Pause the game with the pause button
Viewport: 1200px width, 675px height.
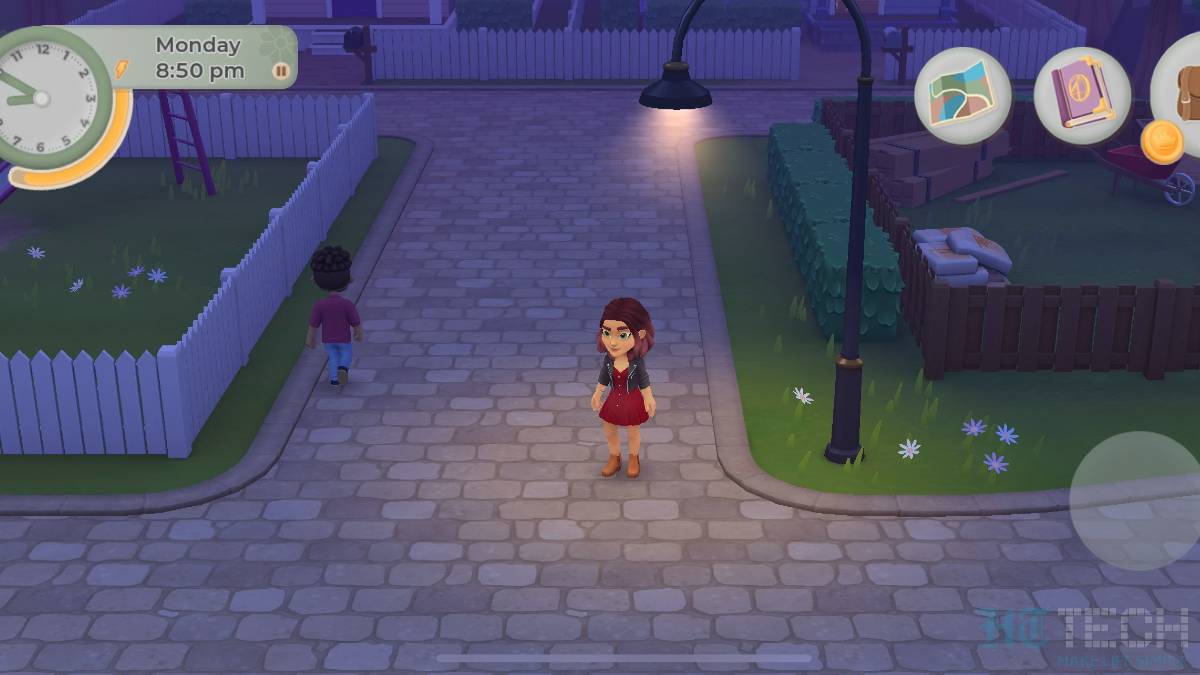tap(281, 71)
